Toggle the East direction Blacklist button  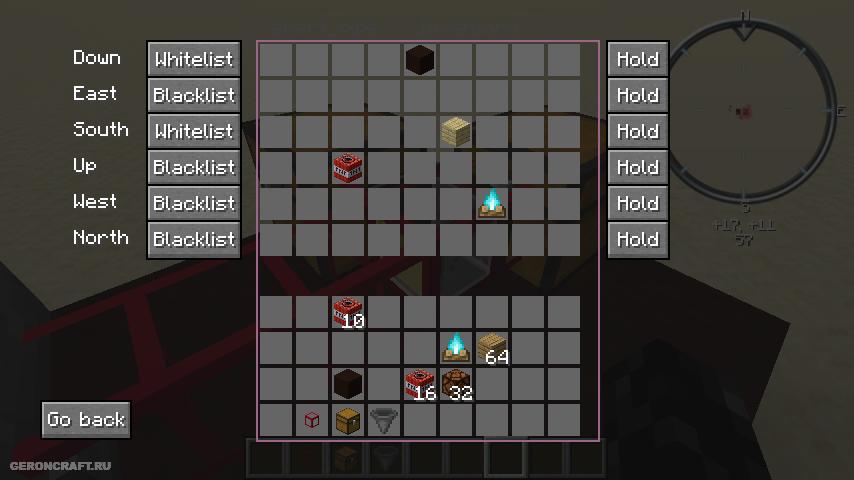pyautogui.click(x=193, y=95)
